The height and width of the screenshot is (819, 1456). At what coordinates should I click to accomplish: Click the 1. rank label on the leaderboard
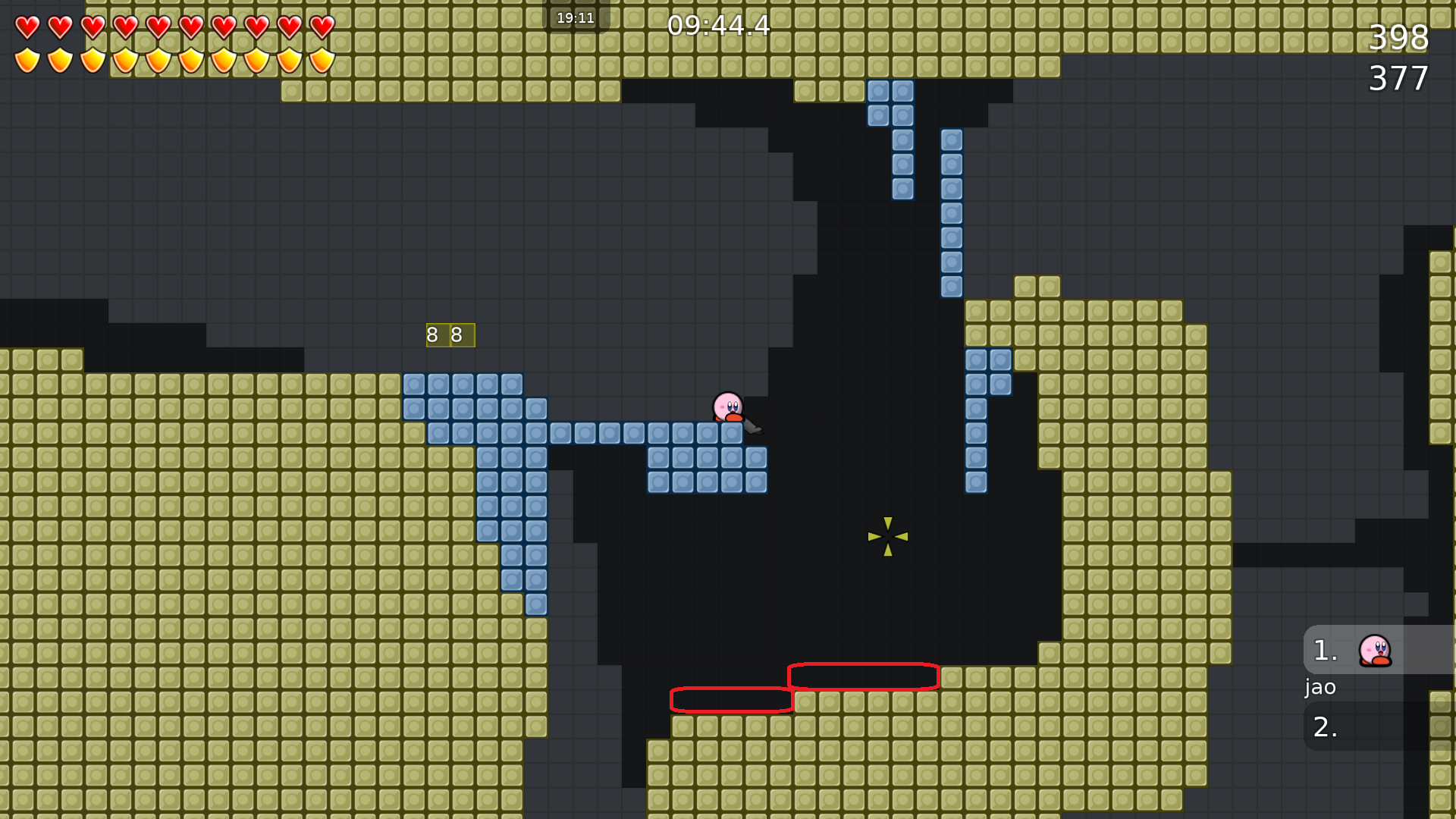(x=1325, y=650)
